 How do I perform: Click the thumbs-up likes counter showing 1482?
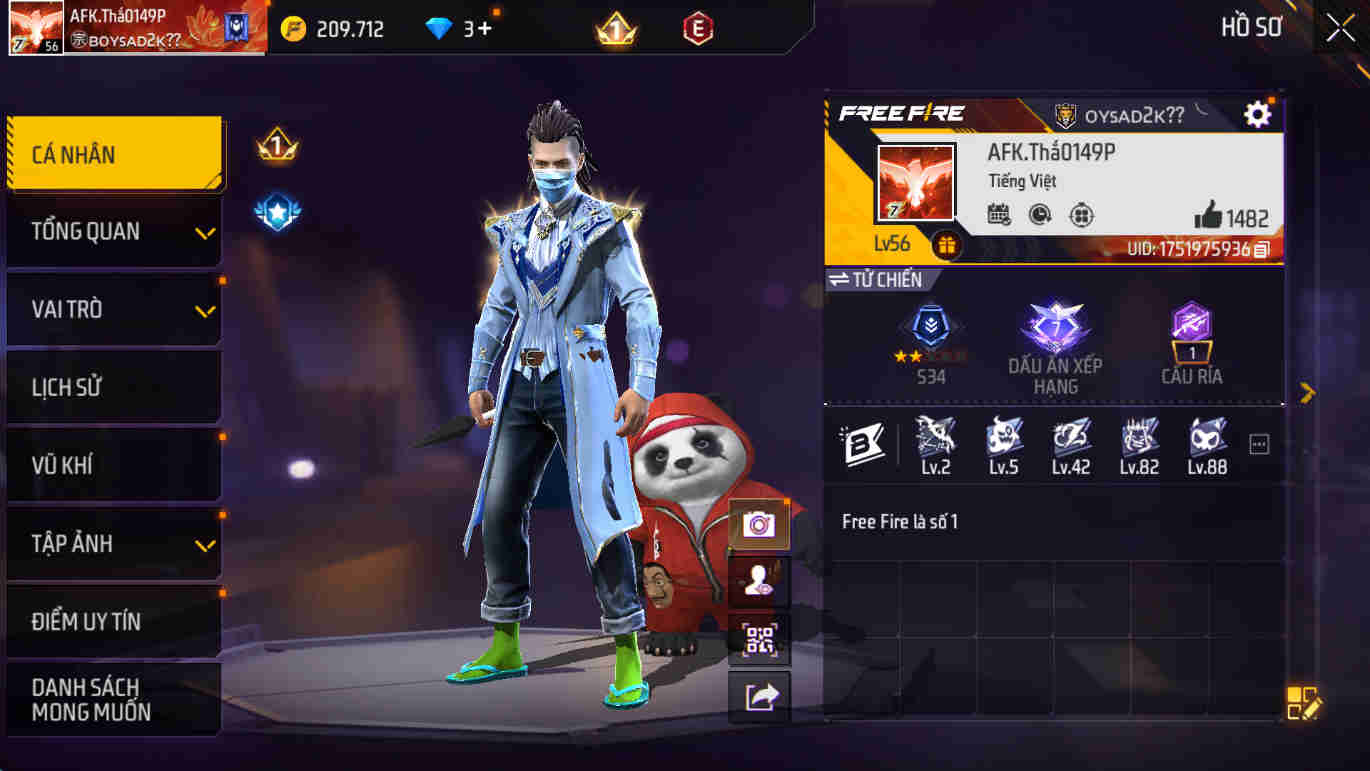click(x=1228, y=217)
